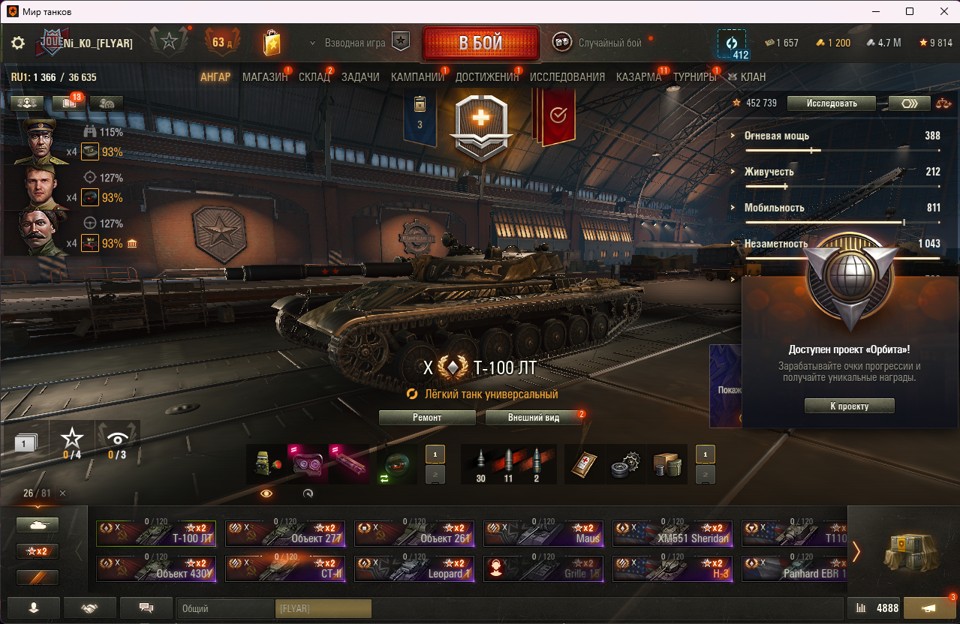Go to the ИССЛЕДОВАНИЯ tab

click(x=567, y=77)
